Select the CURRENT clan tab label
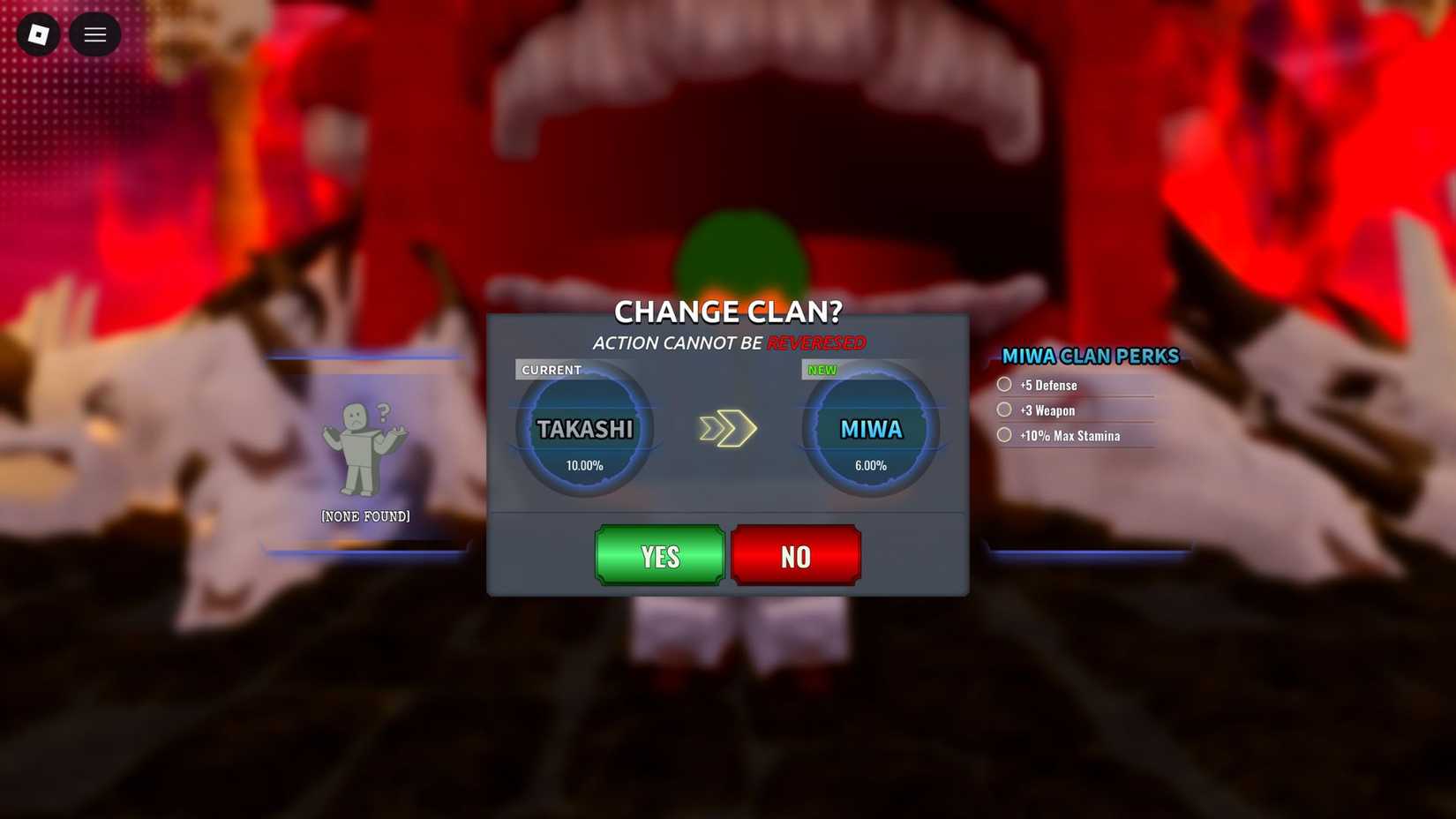Image resolution: width=1456 pixels, height=819 pixels. pos(551,370)
